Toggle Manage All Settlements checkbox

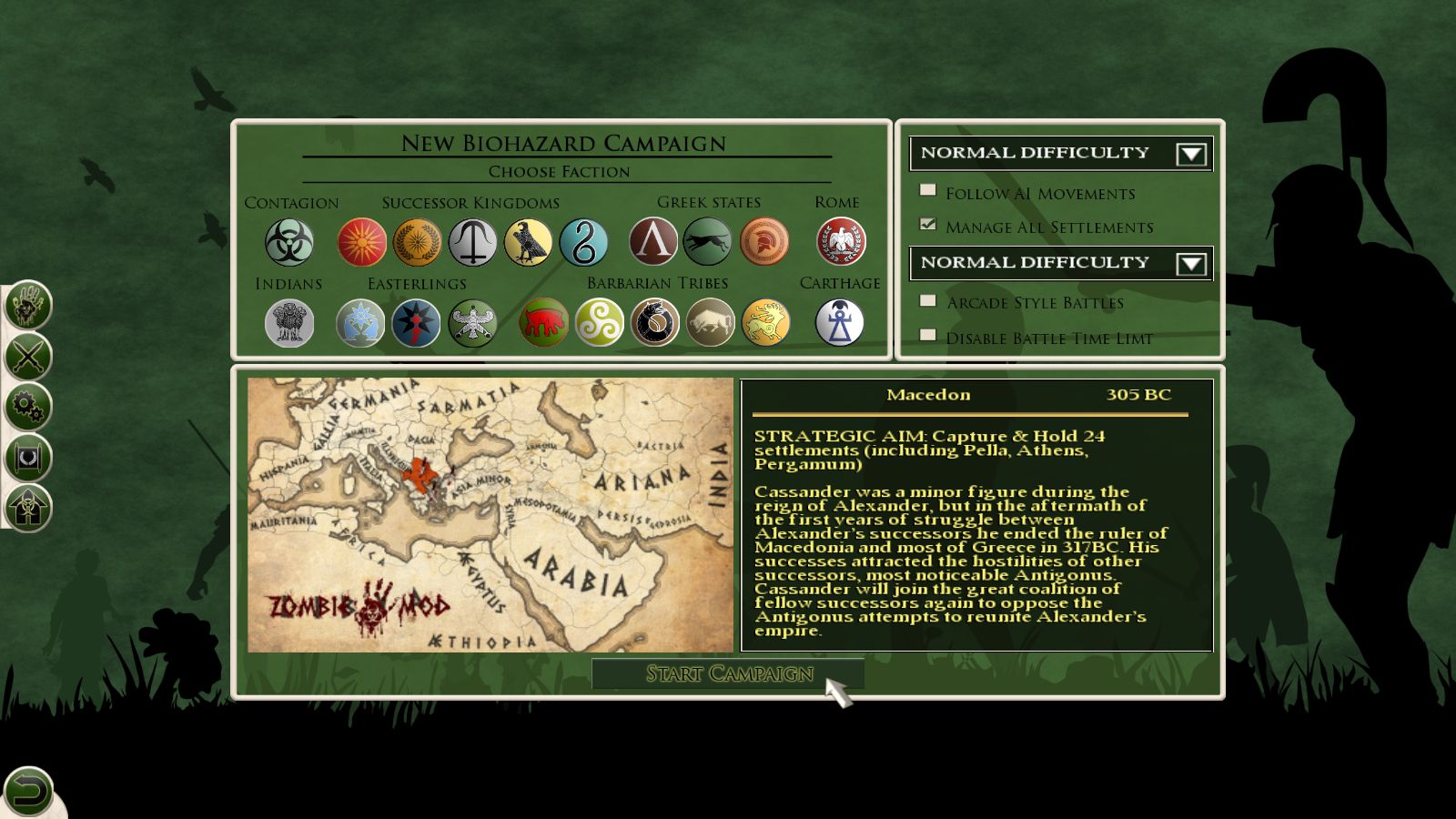pos(928,224)
